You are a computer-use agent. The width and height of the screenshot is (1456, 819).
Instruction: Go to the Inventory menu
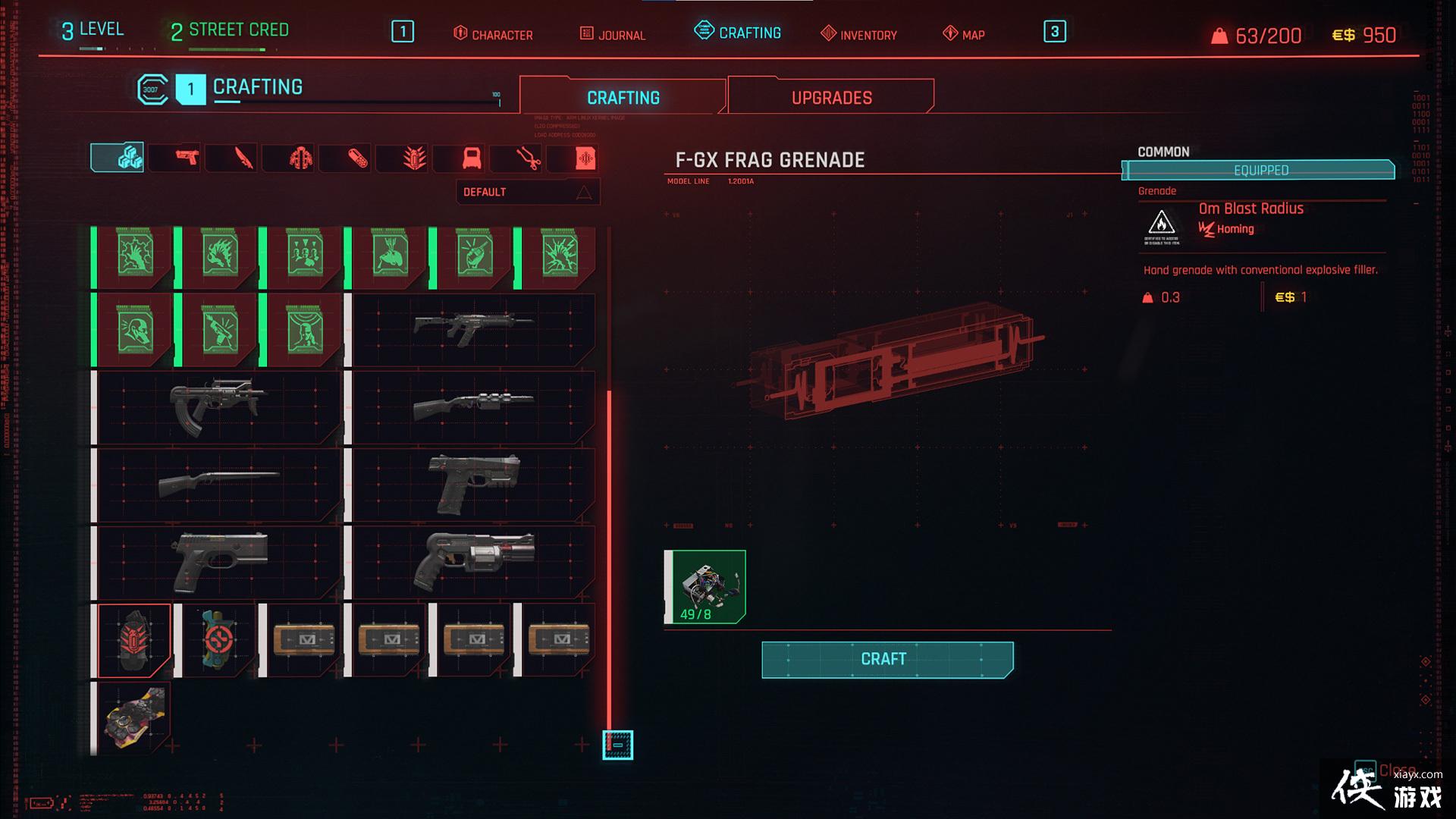click(859, 34)
